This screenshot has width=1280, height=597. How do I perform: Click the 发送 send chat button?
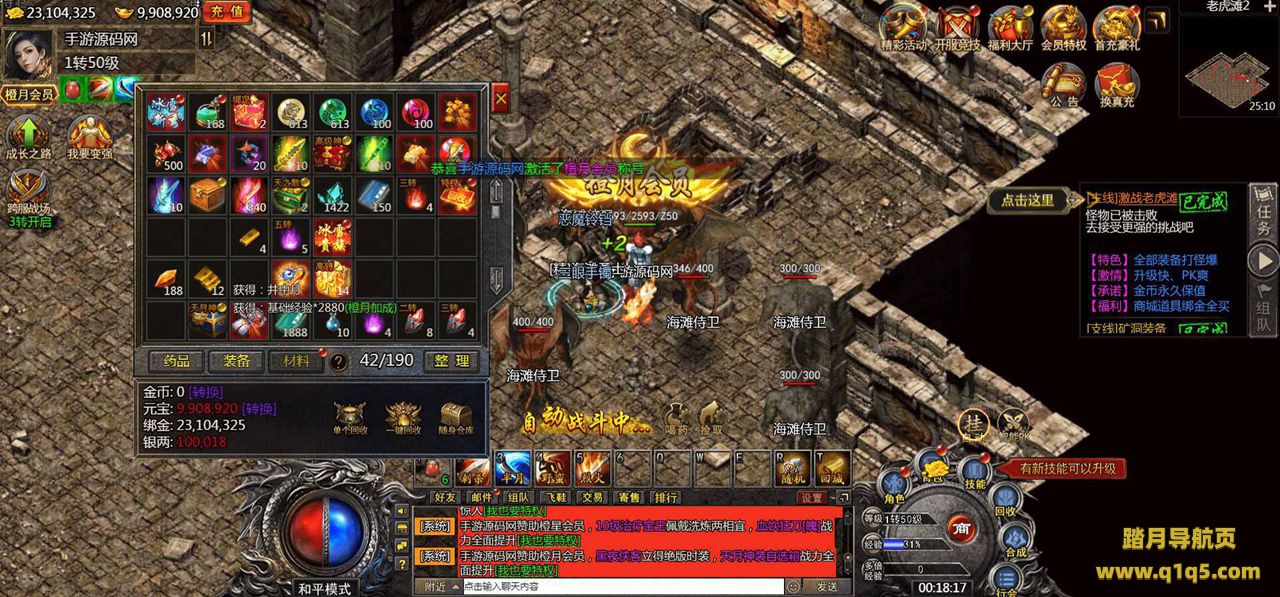tap(827, 587)
